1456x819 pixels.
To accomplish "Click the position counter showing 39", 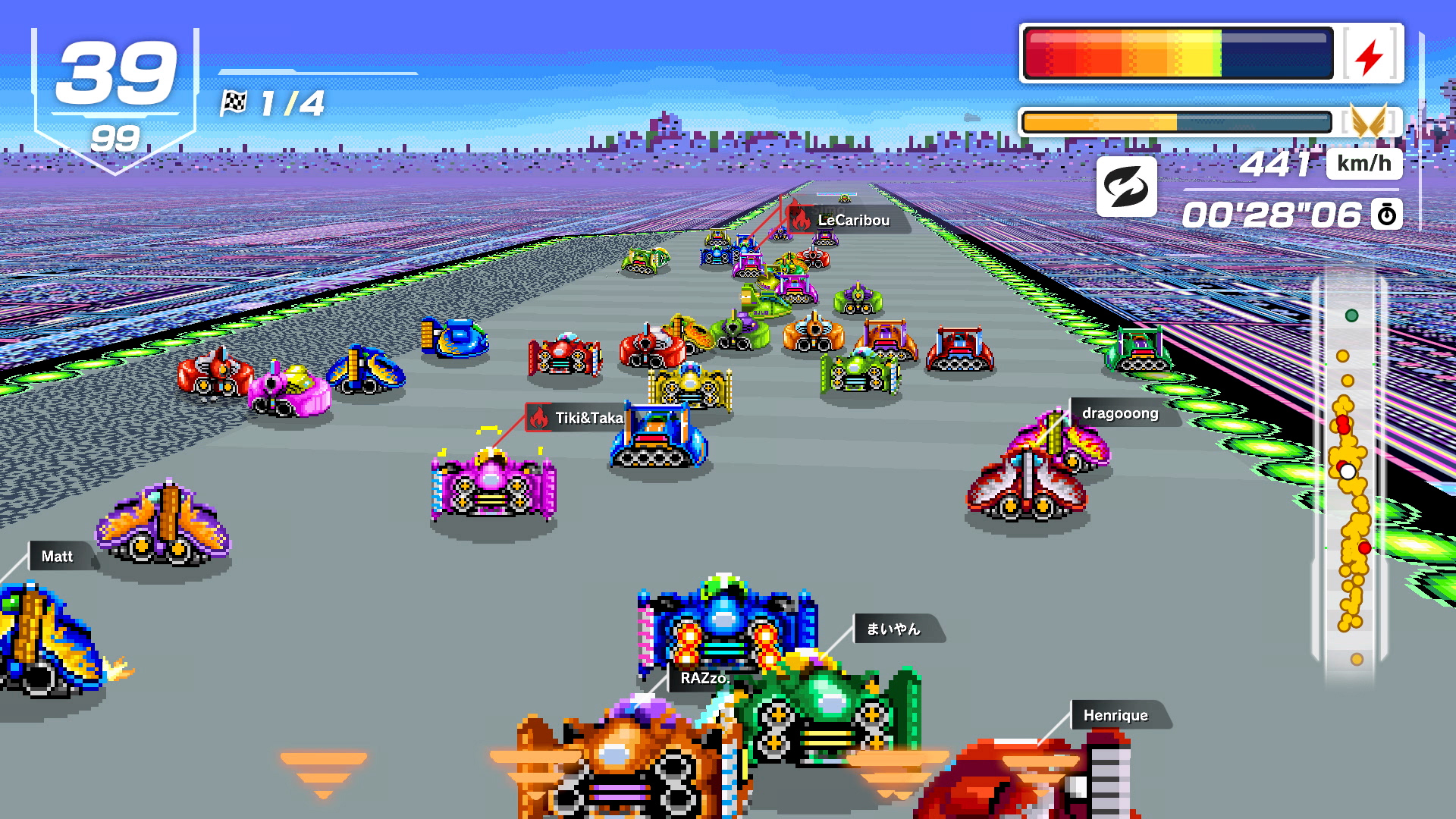I will pos(115,72).
